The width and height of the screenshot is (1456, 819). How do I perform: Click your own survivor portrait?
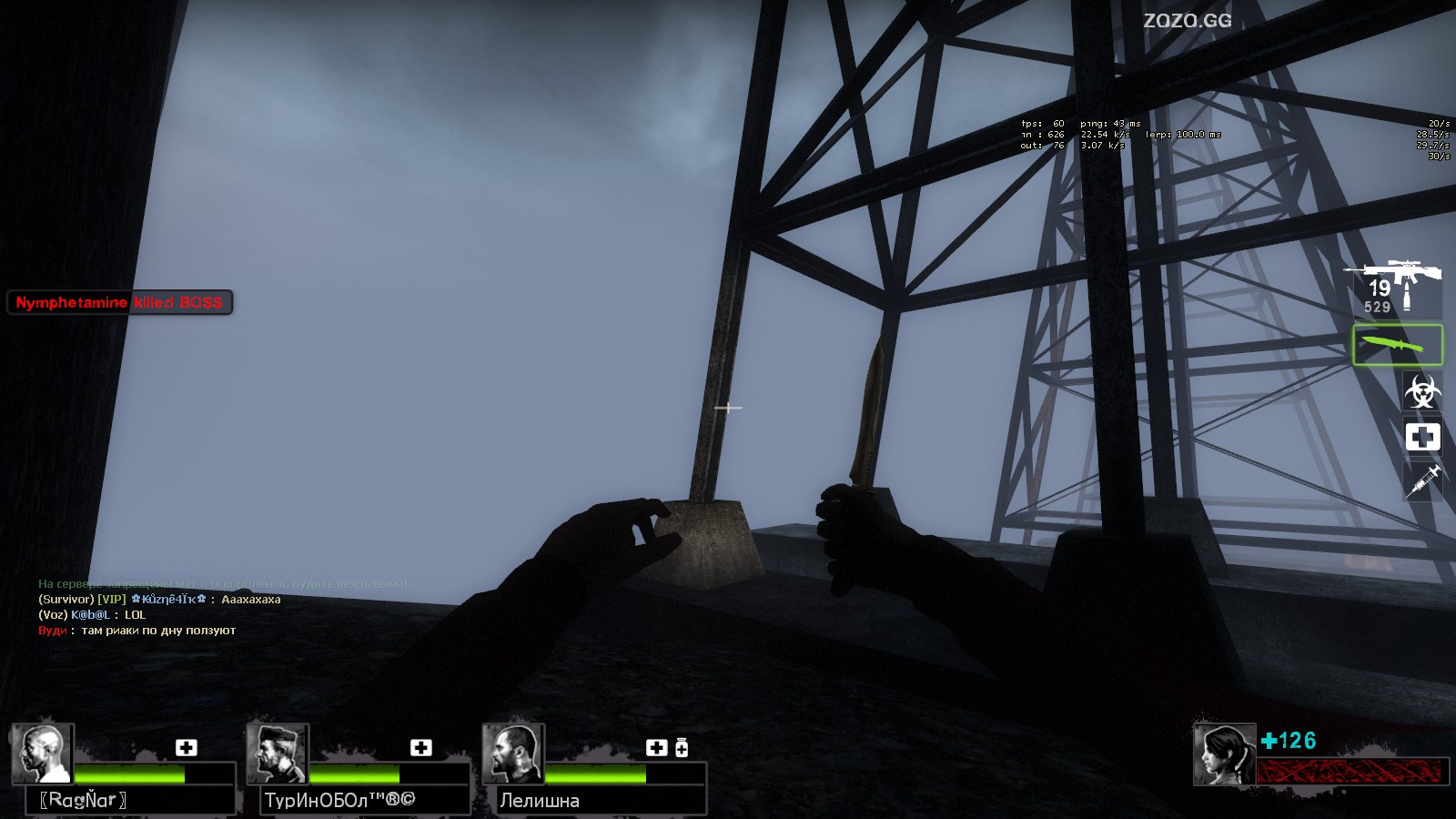(x=1224, y=754)
